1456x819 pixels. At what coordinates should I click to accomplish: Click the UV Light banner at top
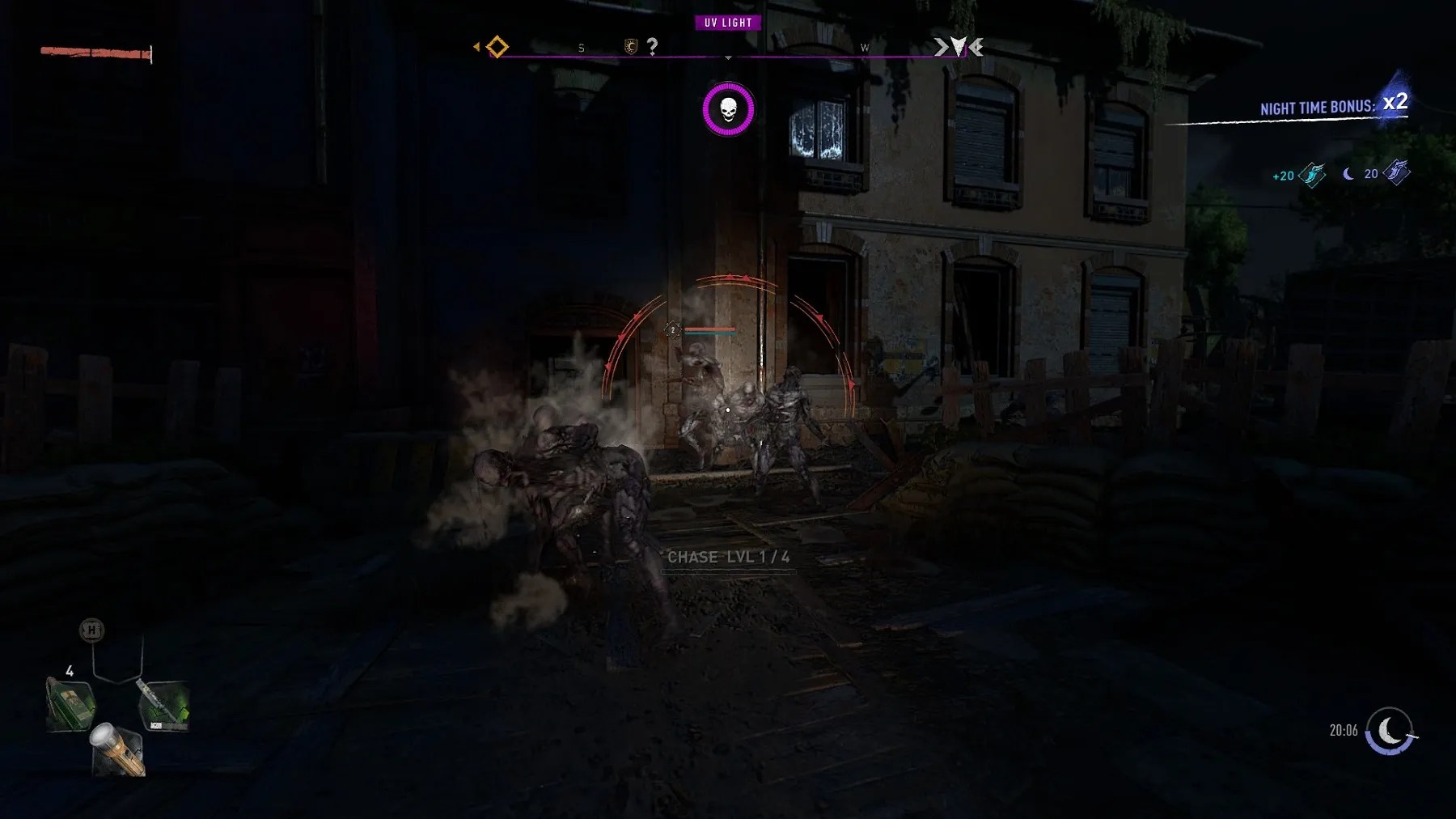tap(726, 23)
